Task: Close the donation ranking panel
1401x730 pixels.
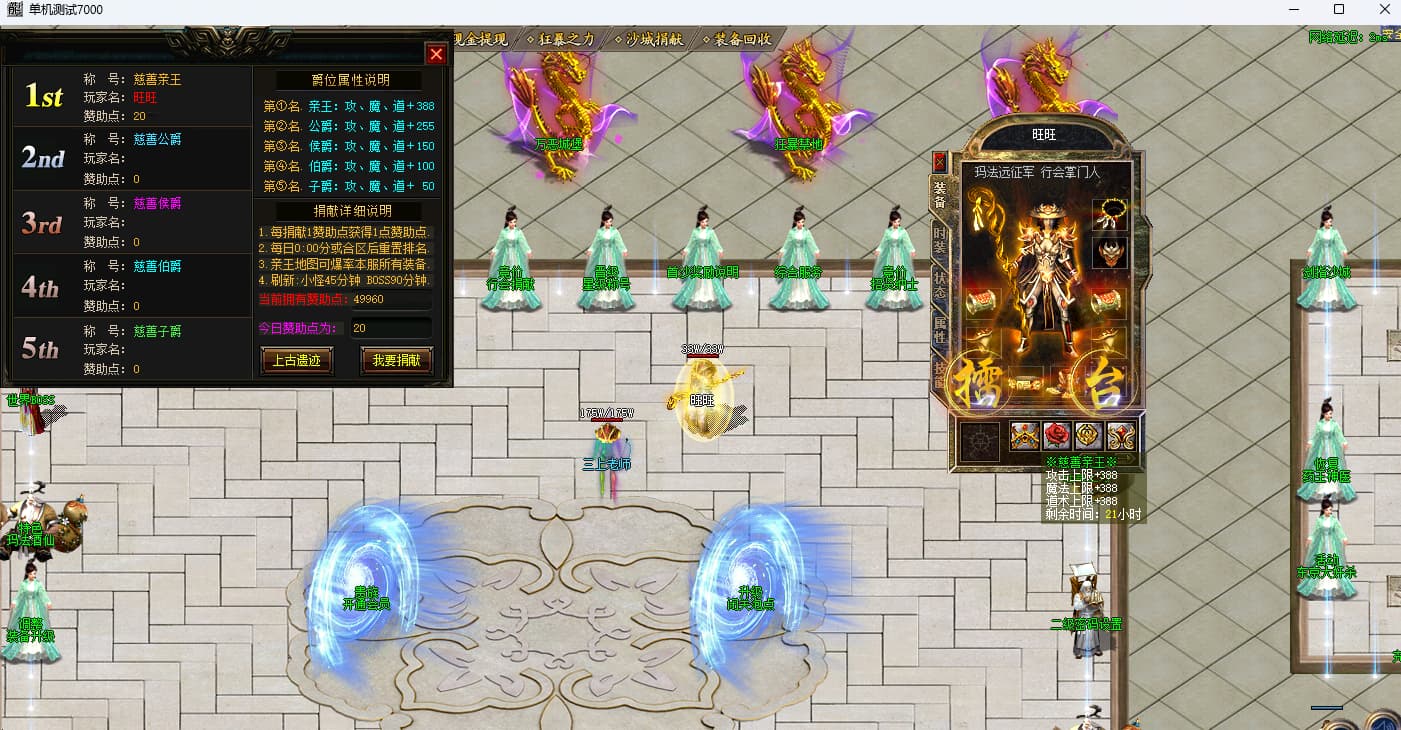Action: point(436,54)
